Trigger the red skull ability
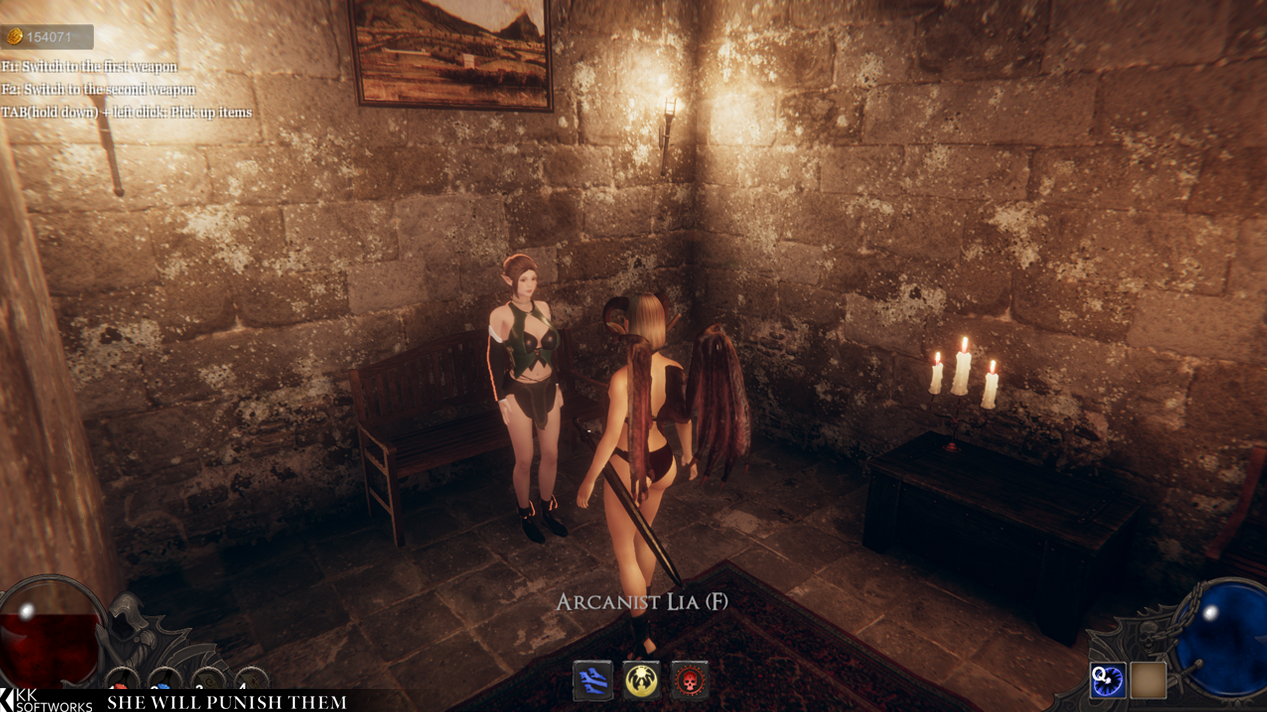The width and height of the screenshot is (1267, 712). click(690, 681)
